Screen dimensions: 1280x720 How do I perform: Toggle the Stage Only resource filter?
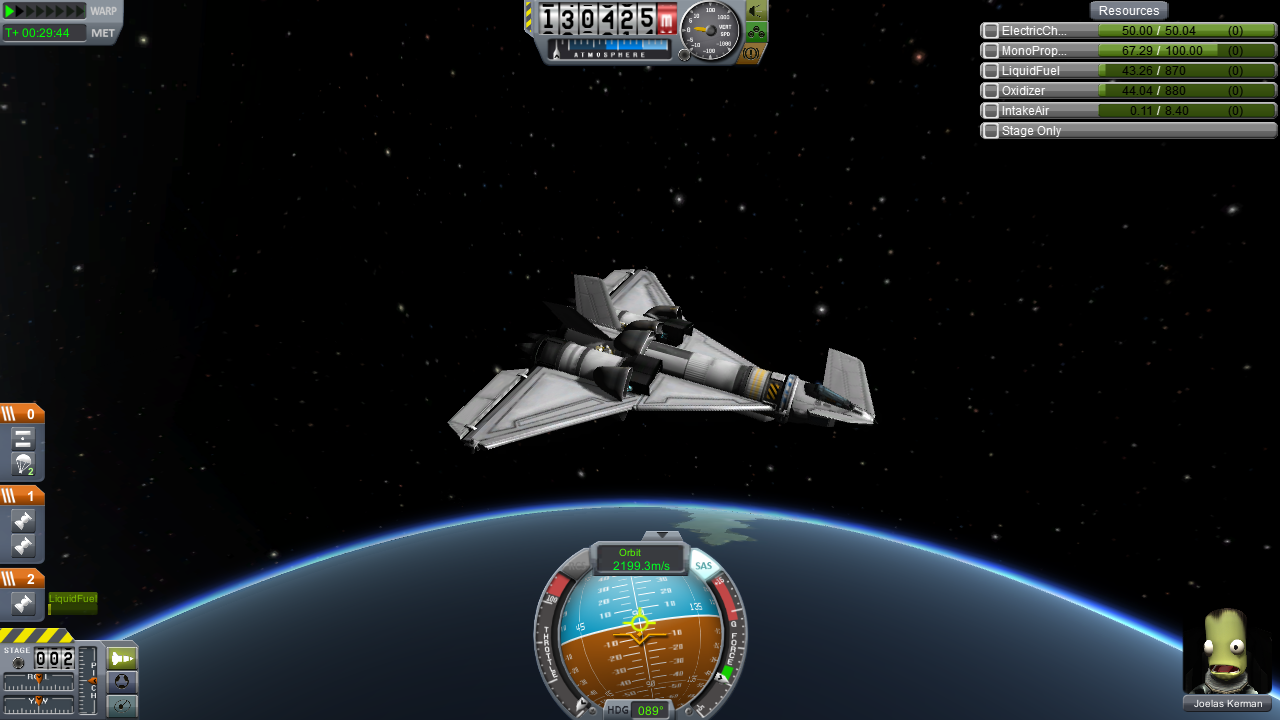coord(989,130)
